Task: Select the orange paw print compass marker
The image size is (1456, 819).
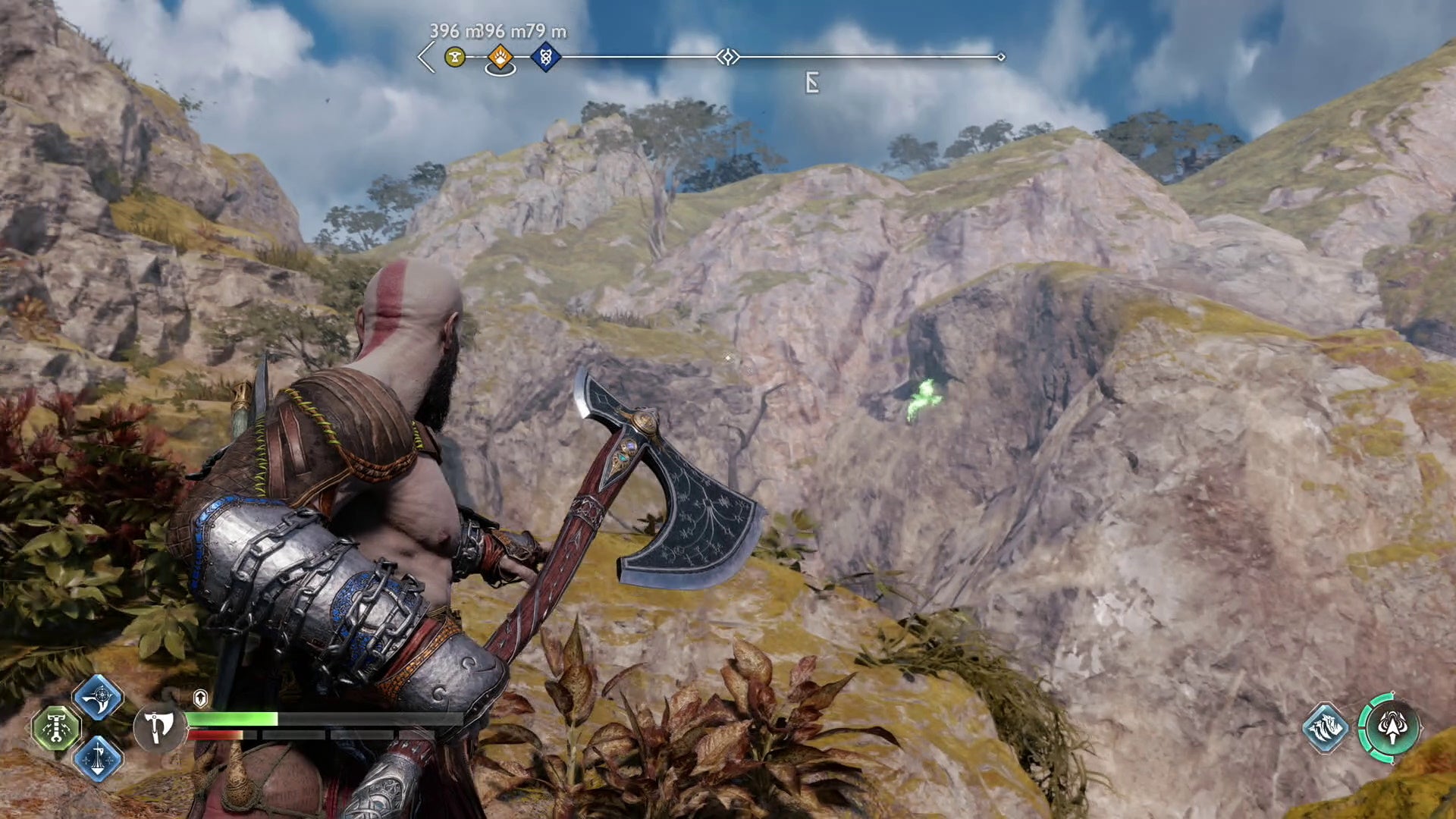Action: pos(500,57)
